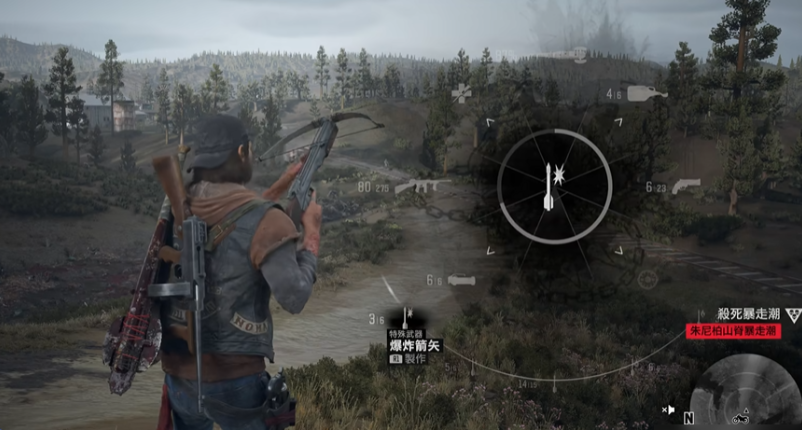
Task: Select the explosive bolt (爆炸箭矢) special weapon slot
Action: pyautogui.click(x=409, y=318)
